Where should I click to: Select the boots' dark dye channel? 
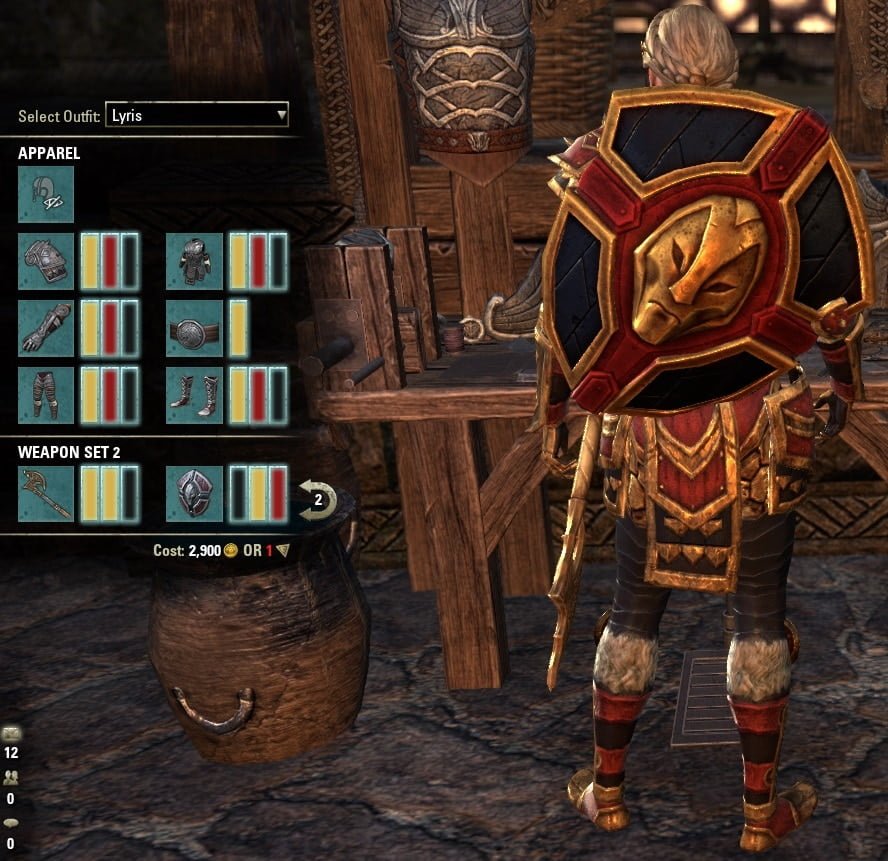[x=277, y=395]
